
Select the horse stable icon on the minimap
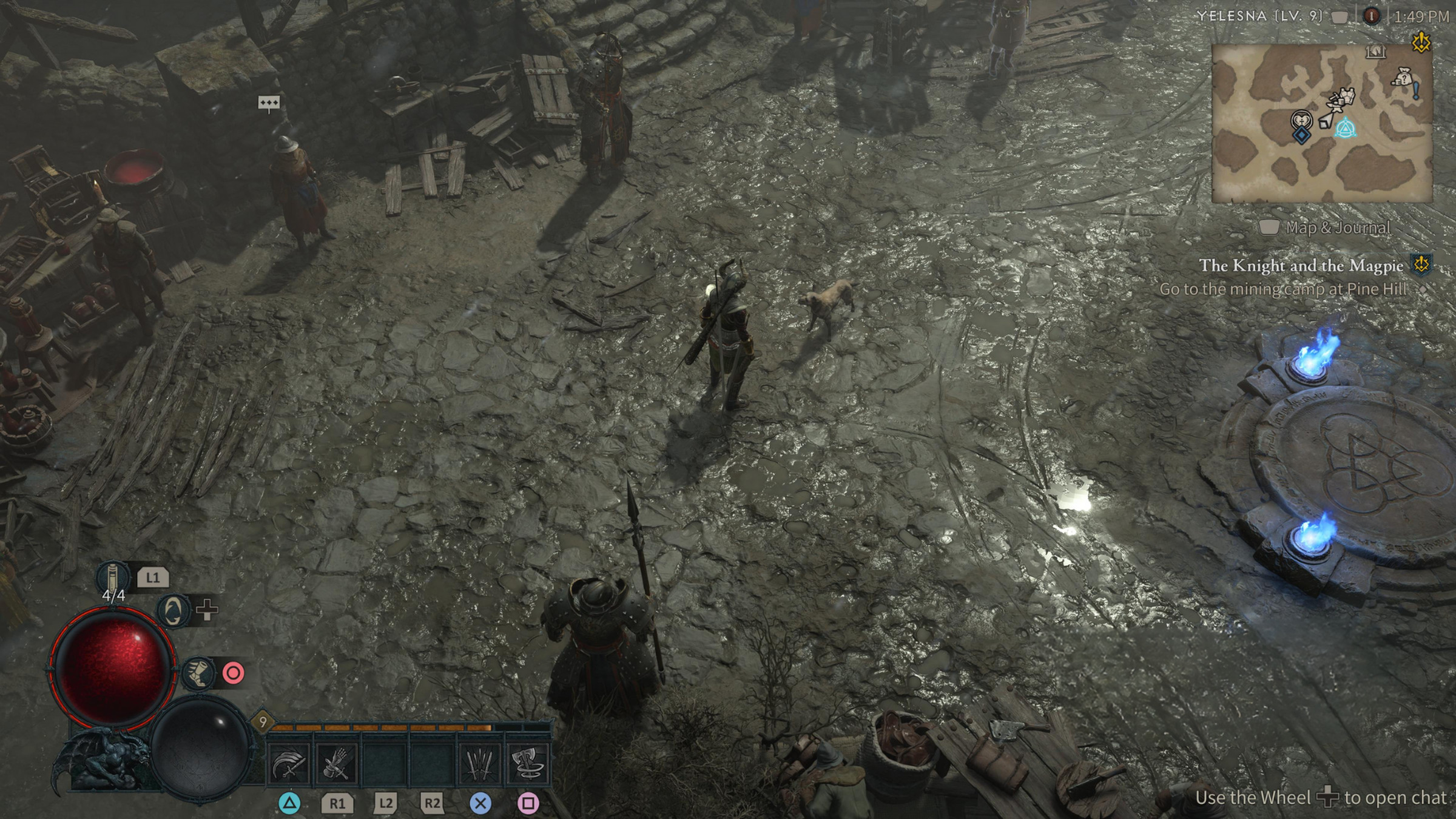(1375, 51)
